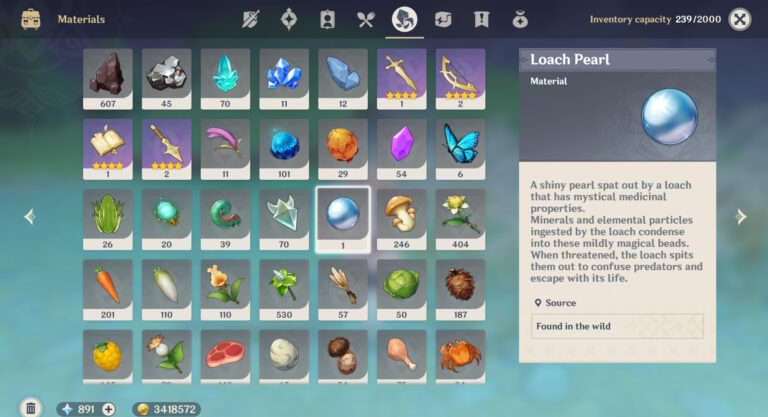This screenshot has width=768, height=417.
Task: Add Primogems with the plus button
Action: 108,409
